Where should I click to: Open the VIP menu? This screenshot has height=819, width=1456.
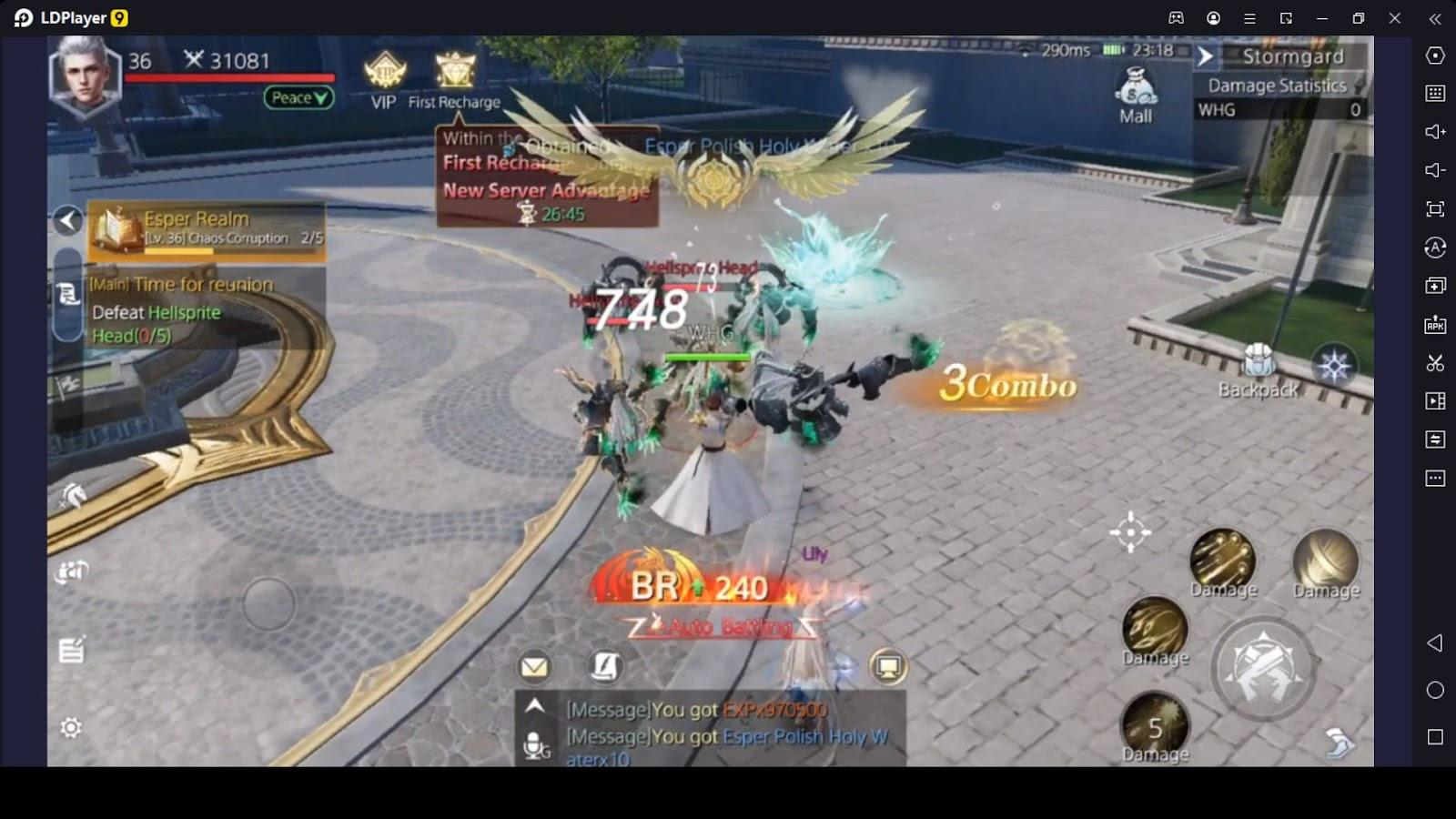384,80
